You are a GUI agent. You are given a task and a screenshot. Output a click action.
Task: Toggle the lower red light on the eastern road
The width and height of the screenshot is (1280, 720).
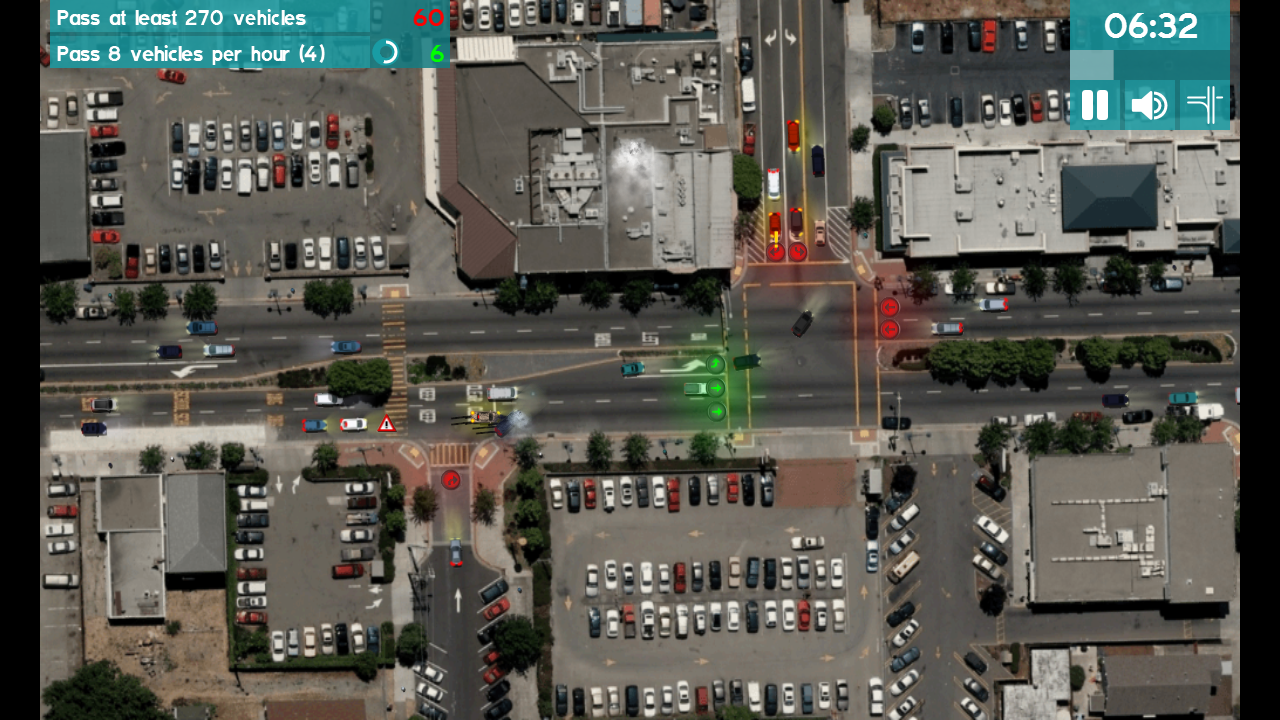point(889,328)
